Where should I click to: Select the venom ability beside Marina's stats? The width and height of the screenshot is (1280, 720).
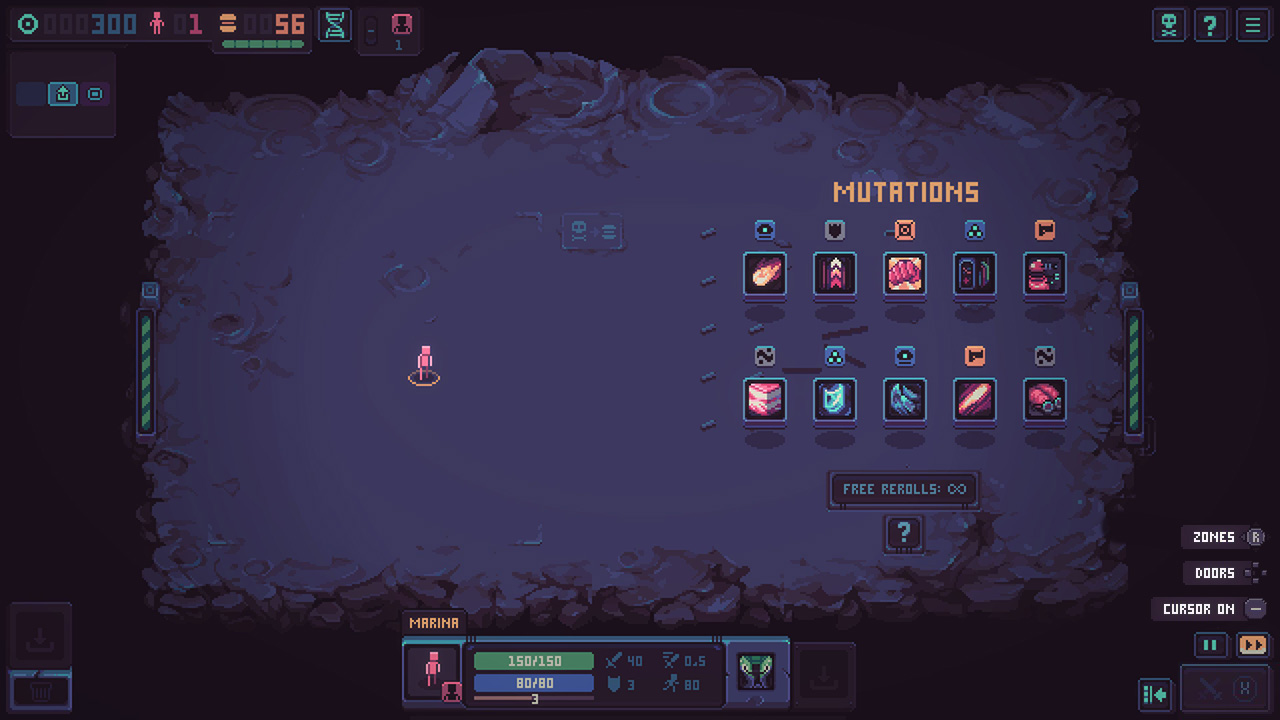[x=756, y=672]
